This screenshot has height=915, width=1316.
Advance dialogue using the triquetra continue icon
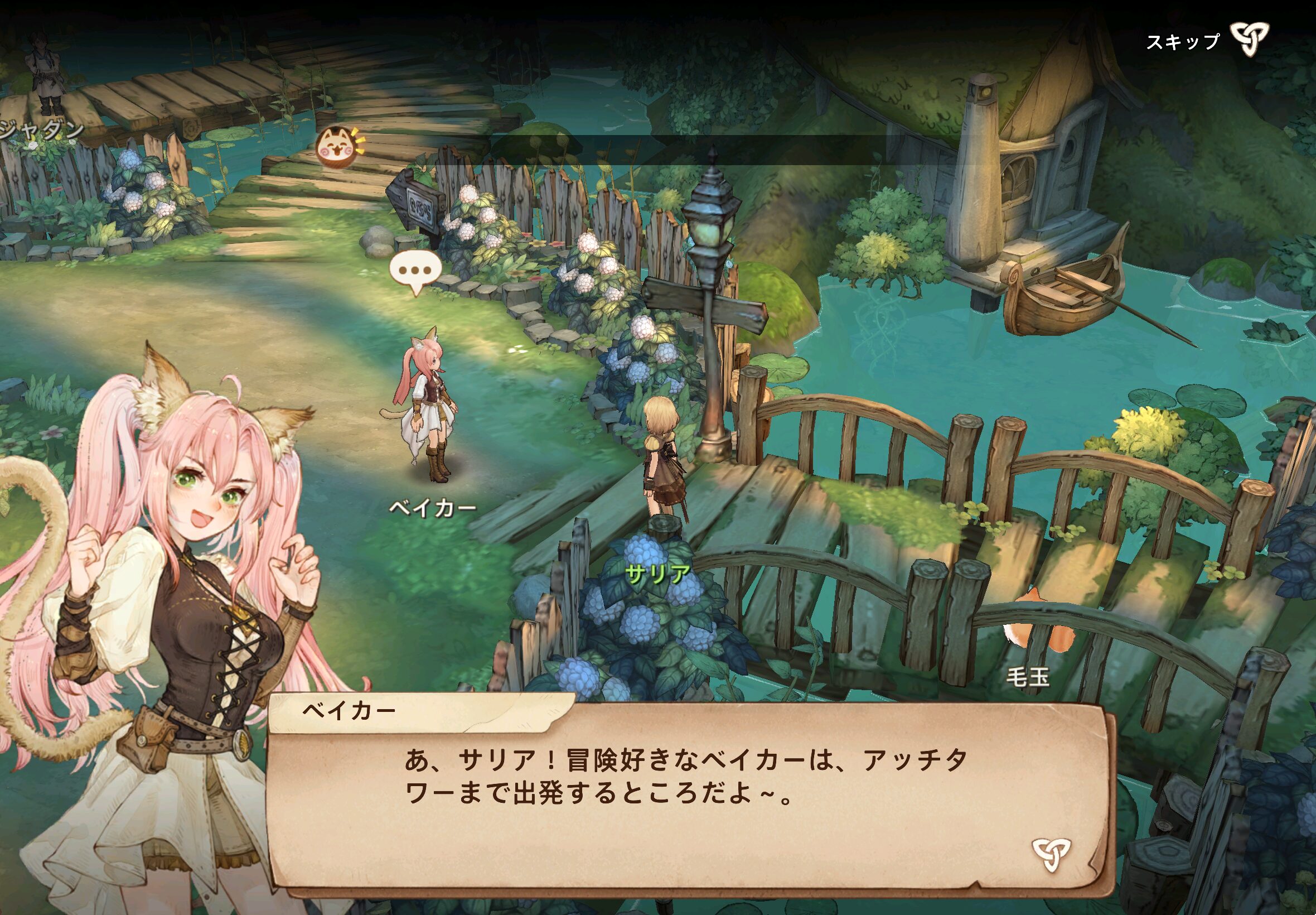pos(1051,854)
